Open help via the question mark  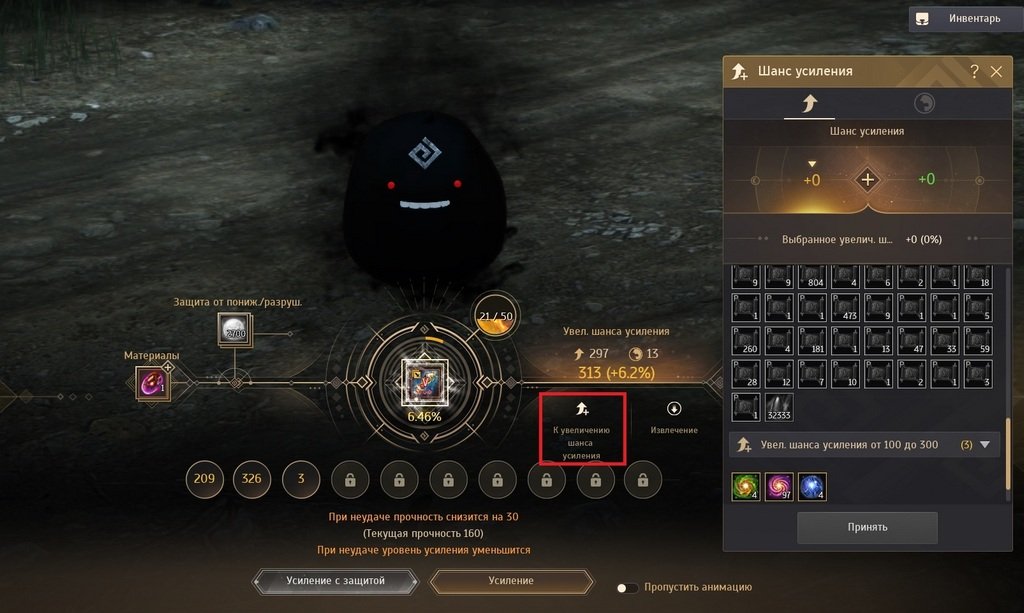tap(974, 72)
